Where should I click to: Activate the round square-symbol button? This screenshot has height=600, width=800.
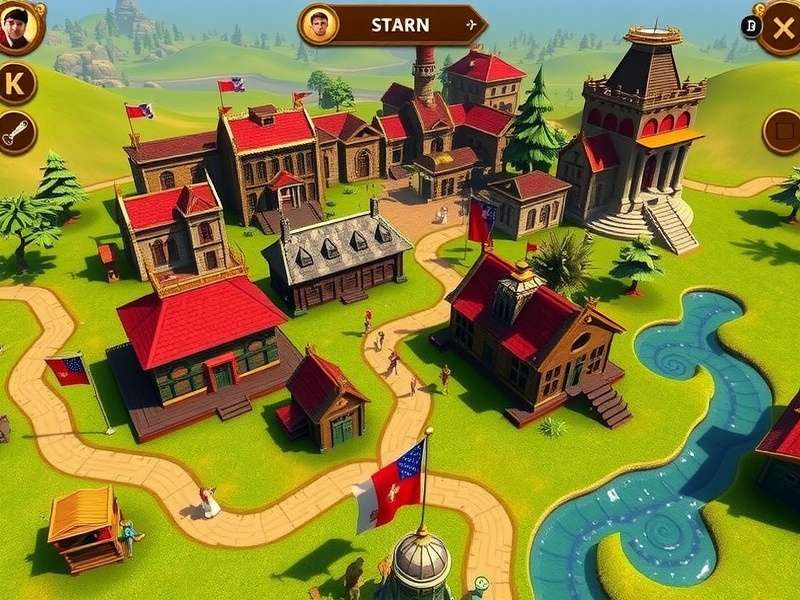tap(783, 131)
